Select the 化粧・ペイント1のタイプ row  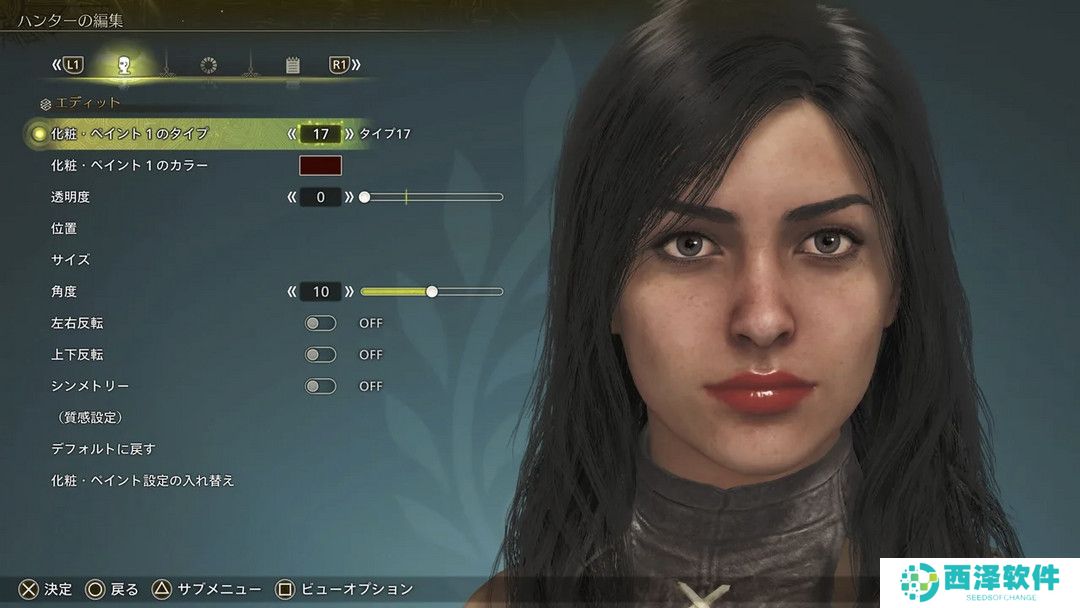click(x=129, y=133)
